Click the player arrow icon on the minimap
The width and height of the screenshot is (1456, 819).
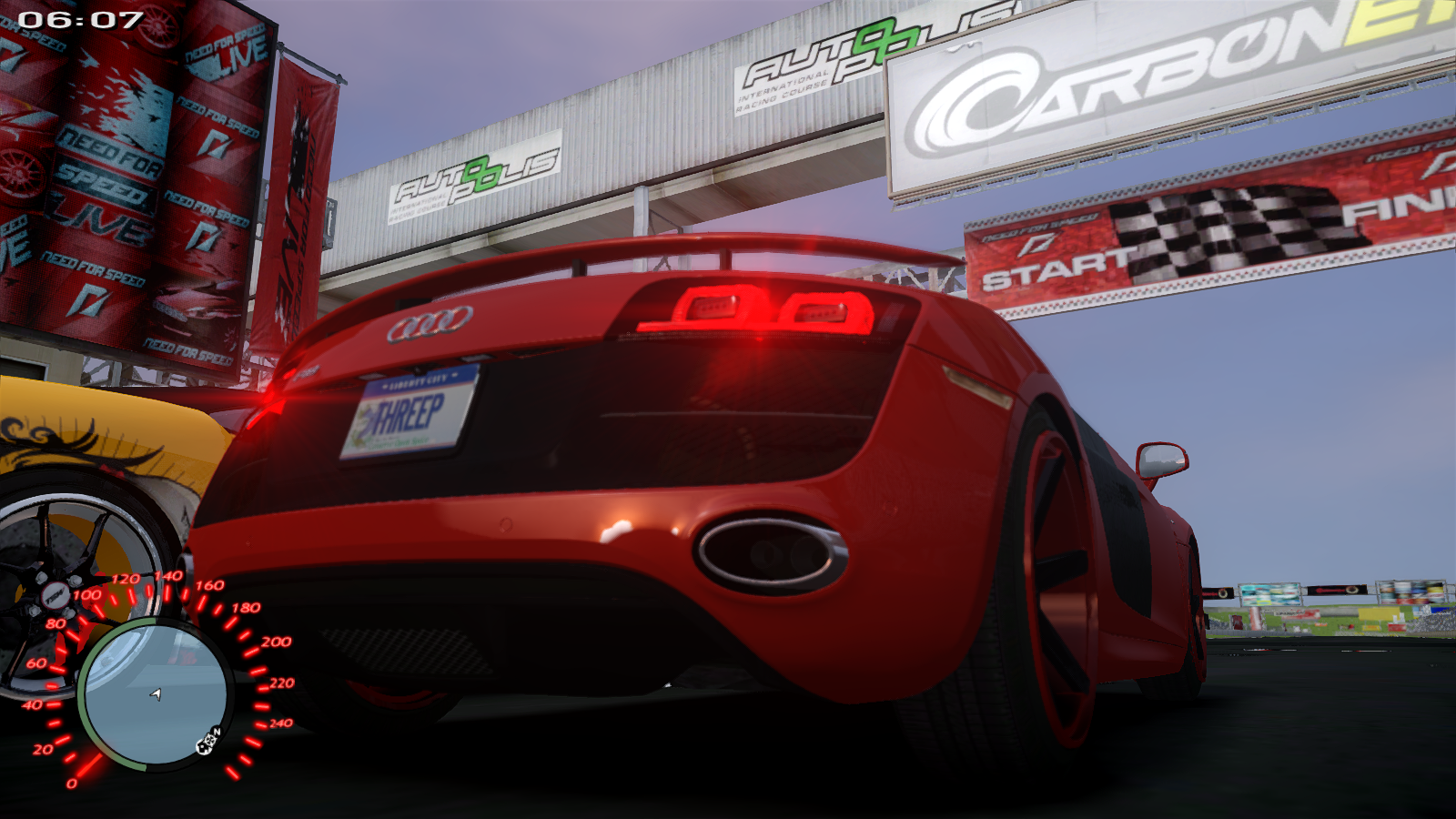[156, 694]
